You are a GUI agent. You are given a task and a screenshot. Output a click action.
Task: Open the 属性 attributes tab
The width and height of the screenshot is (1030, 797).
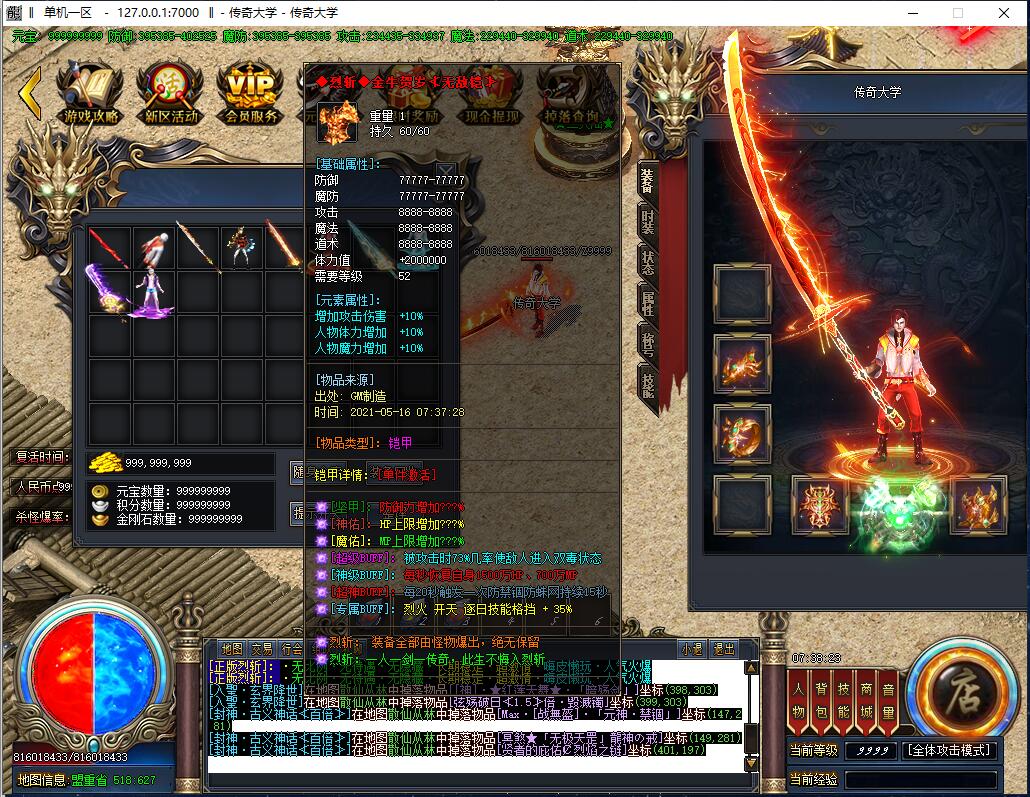(x=648, y=304)
